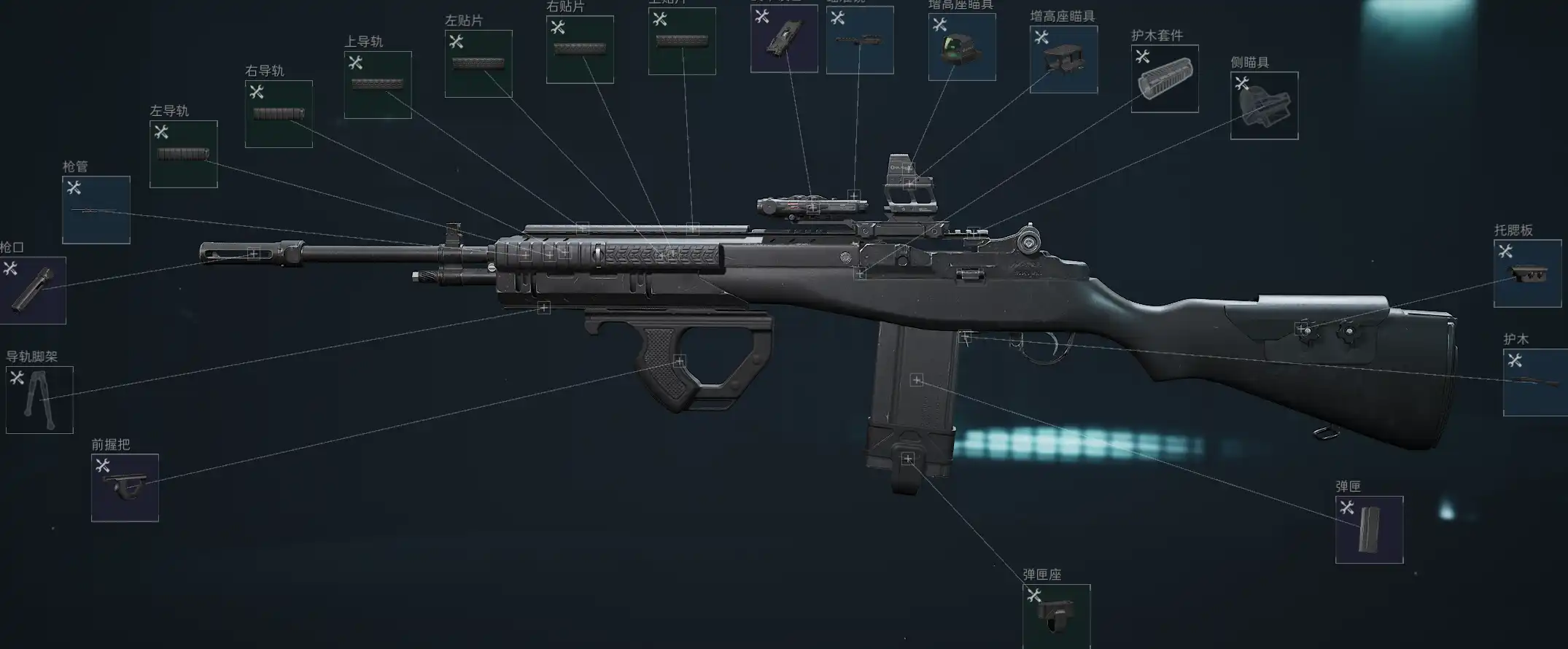Open the 枪管 barrel slot
The width and height of the screenshot is (1568, 649).
tap(96, 210)
